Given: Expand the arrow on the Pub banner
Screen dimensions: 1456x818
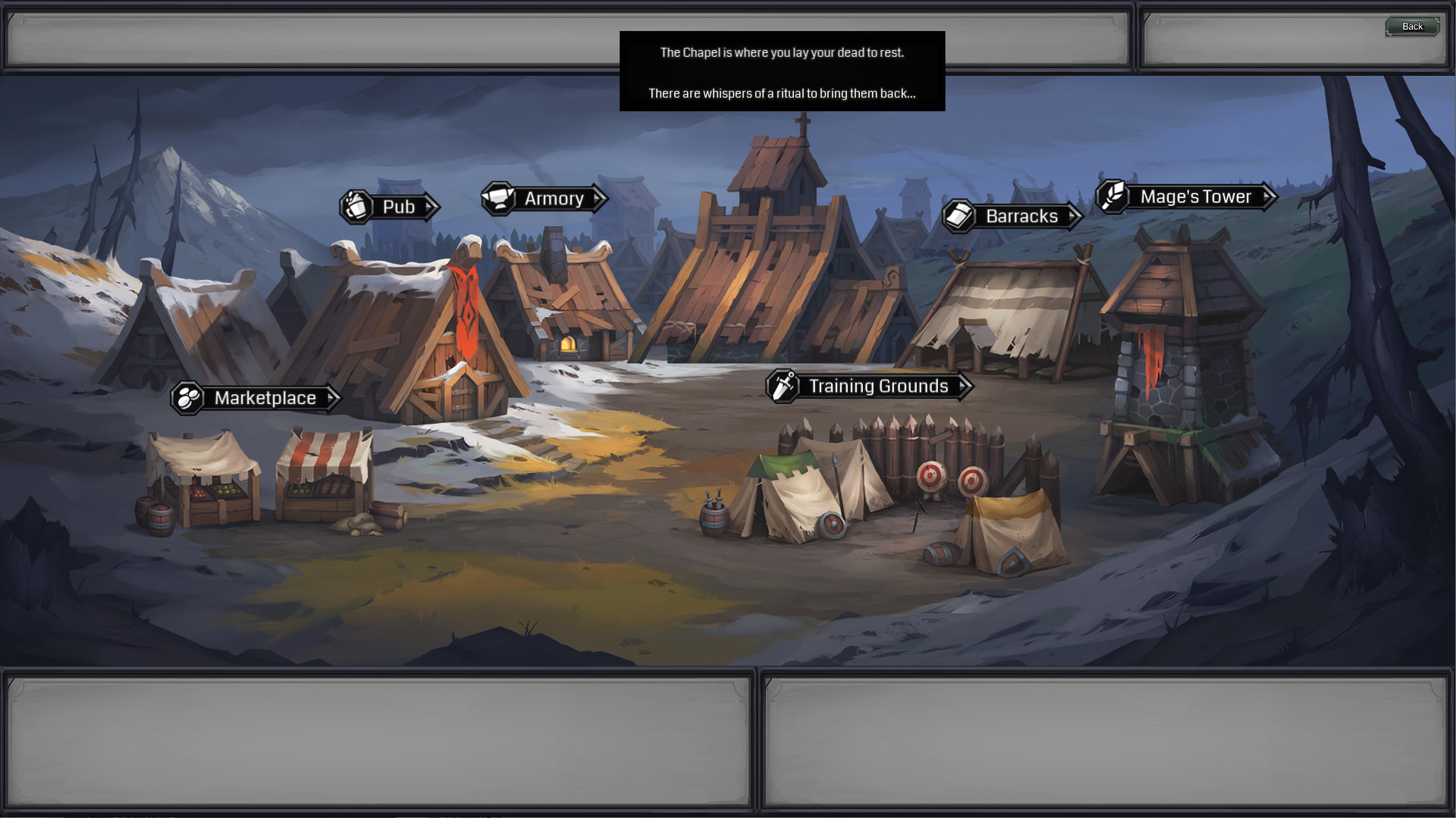Looking at the screenshot, I should (x=429, y=207).
